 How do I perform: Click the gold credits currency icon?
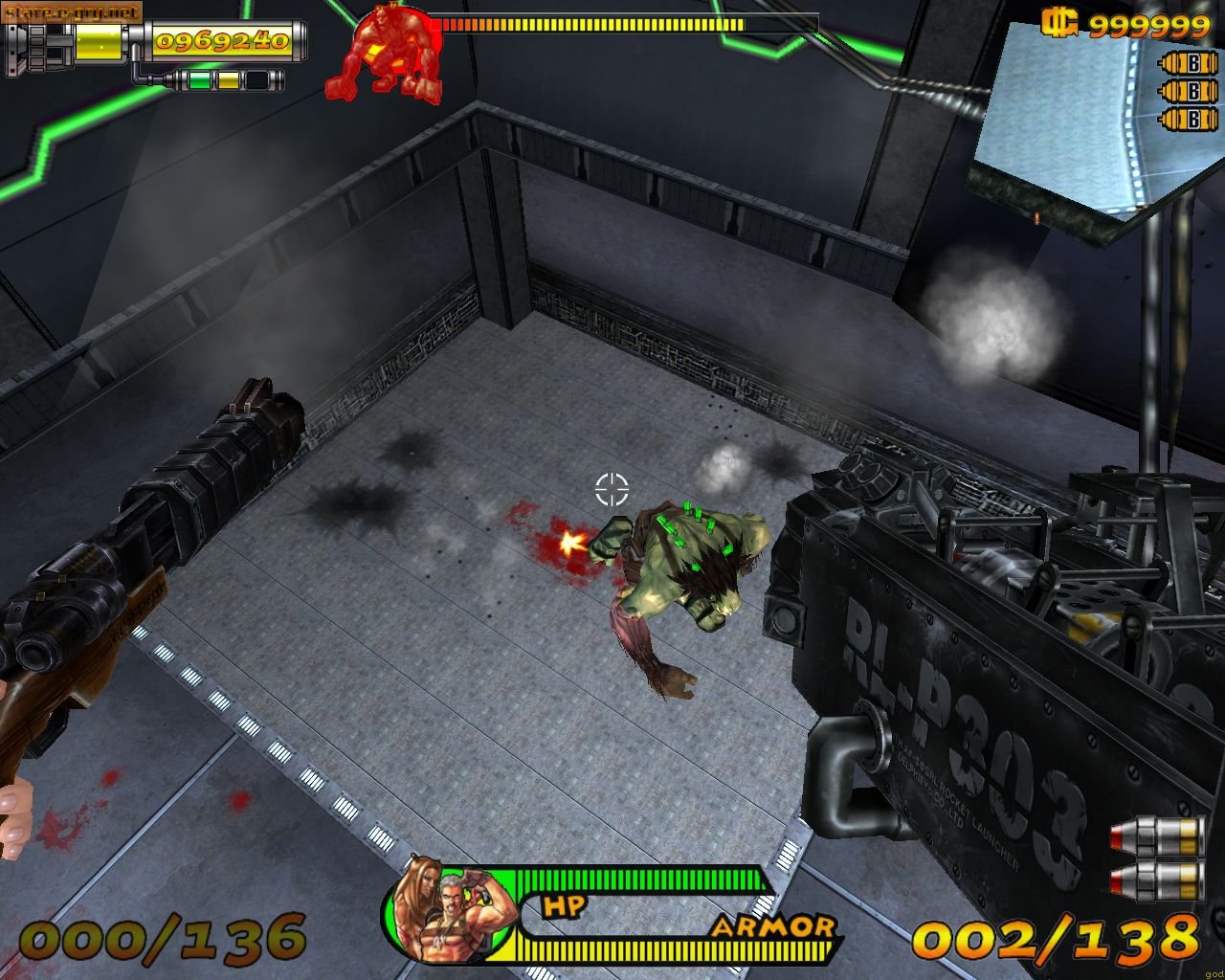(x=1060, y=23)
